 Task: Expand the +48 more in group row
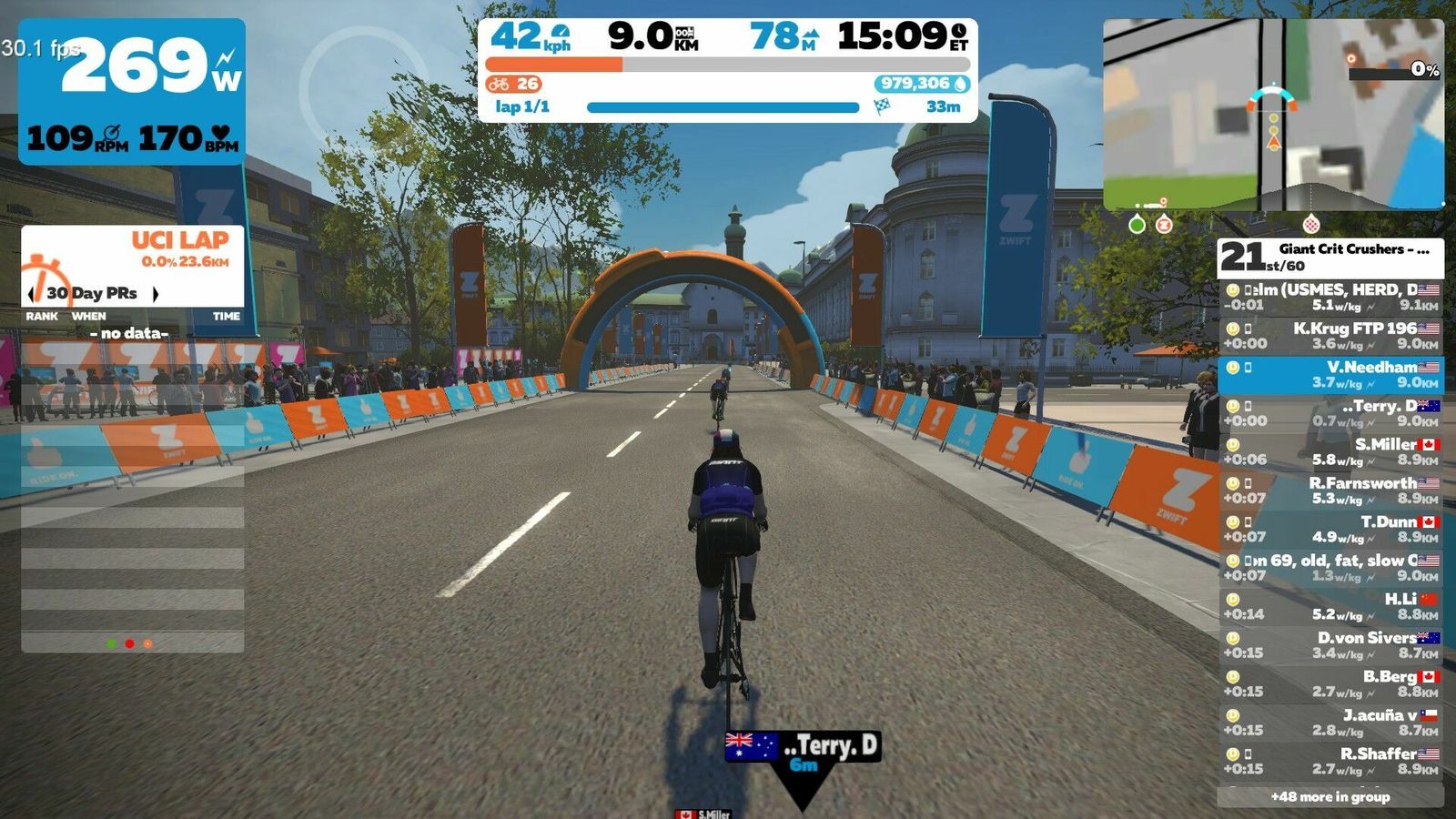point(1330,797)
